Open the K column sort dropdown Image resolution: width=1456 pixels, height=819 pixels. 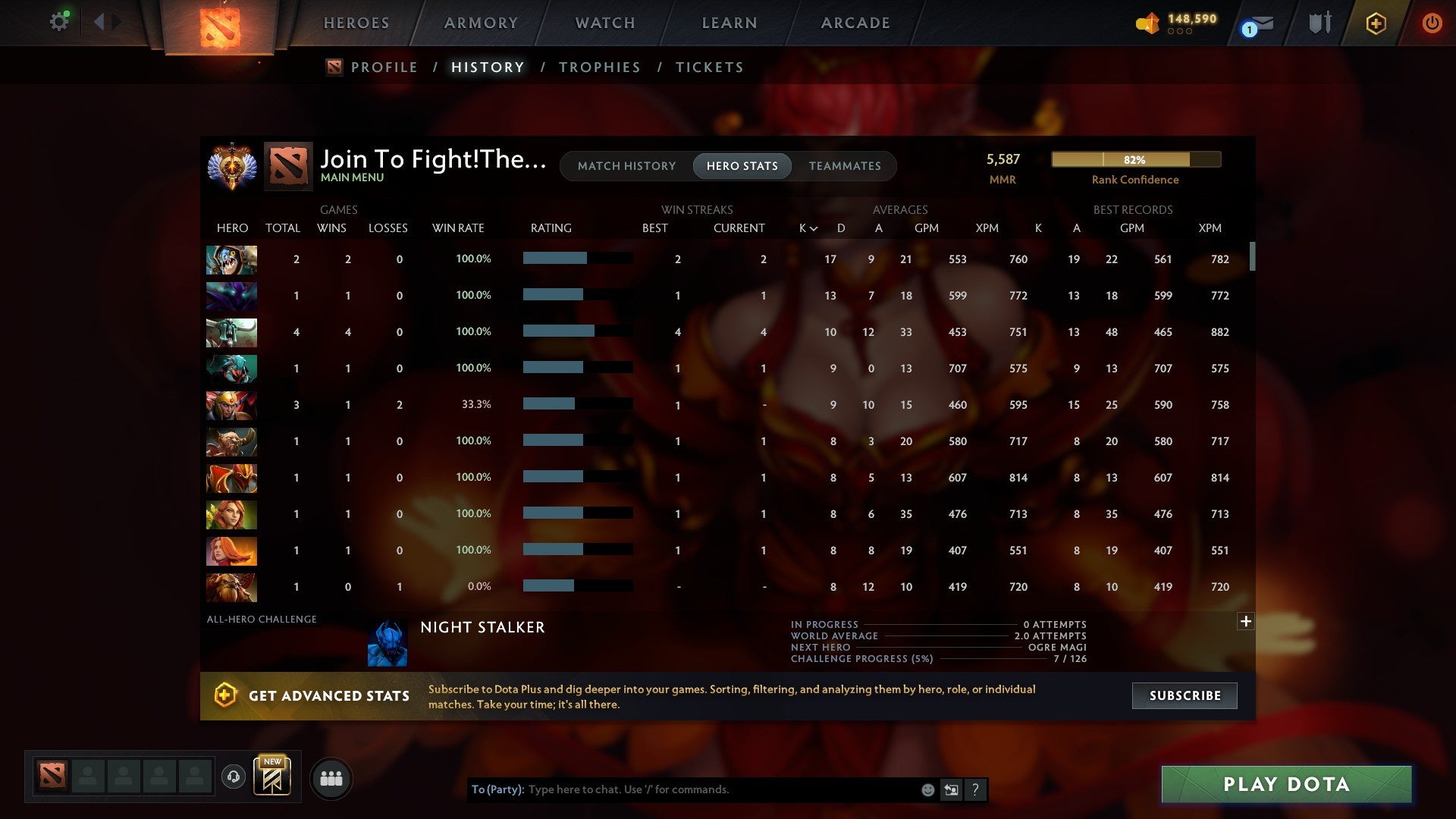[x=806, y=227]
